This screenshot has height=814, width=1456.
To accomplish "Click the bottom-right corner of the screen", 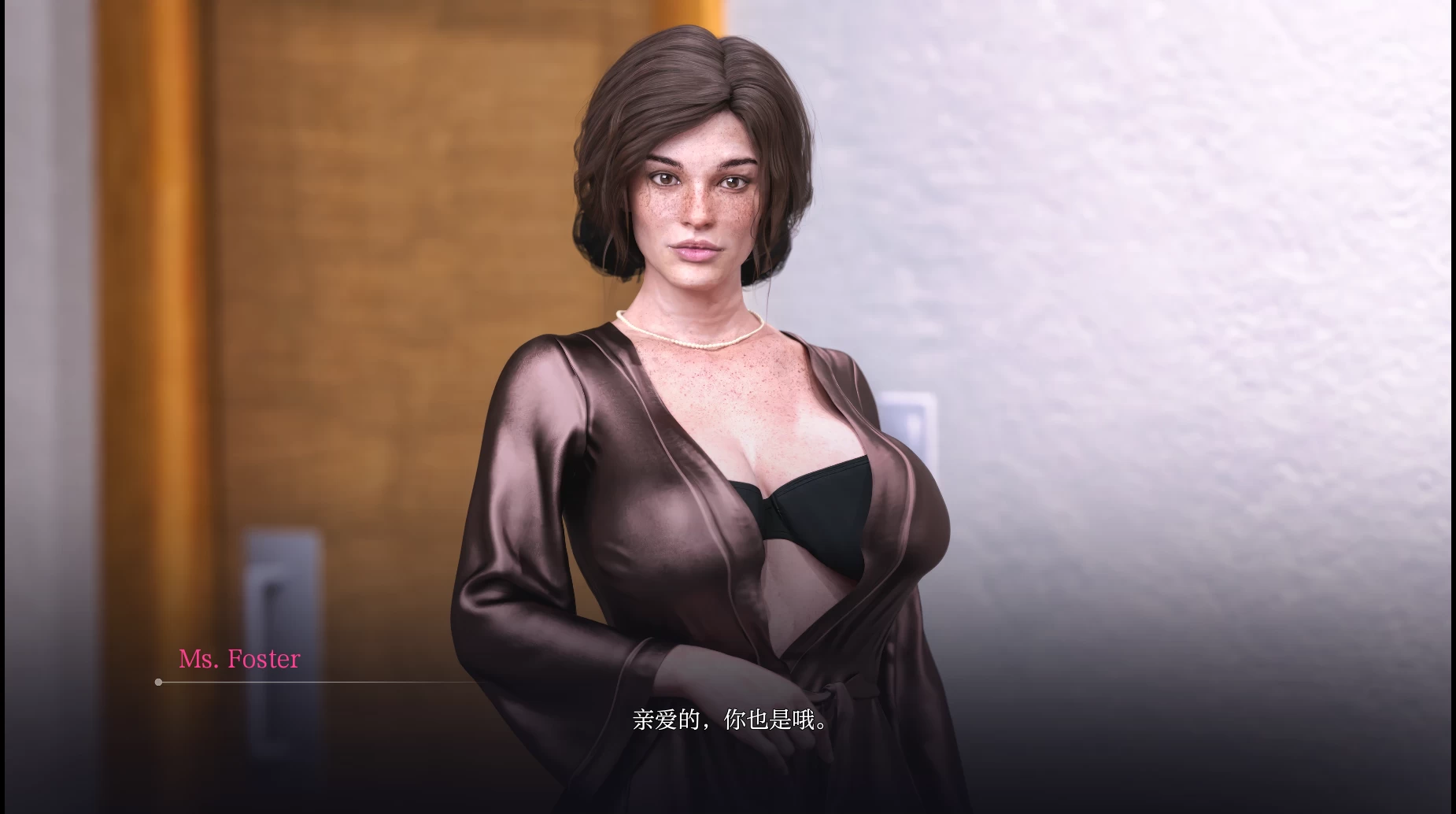I will click(1440, 799).
